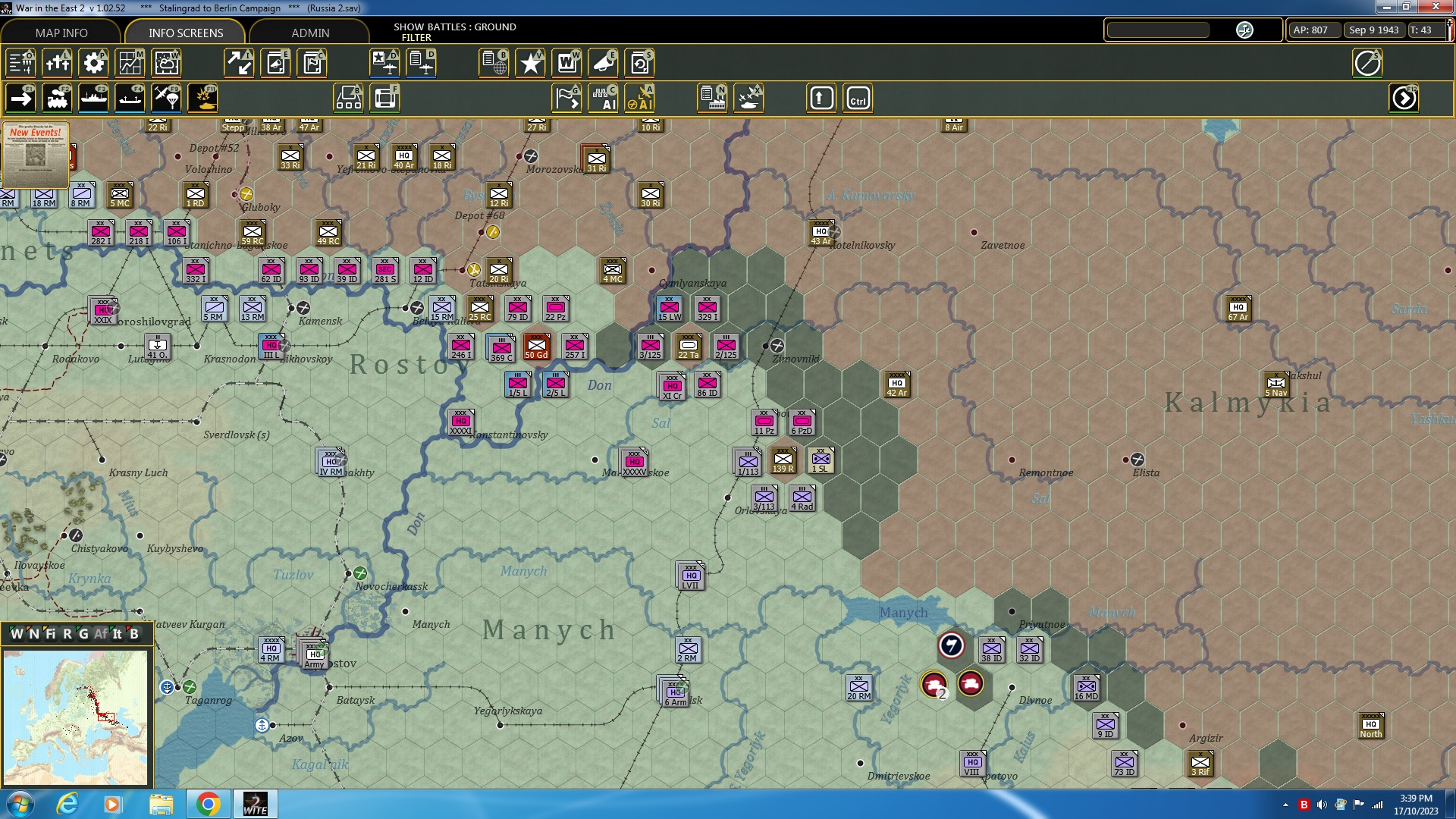The width and height of the screenshot is (1456, 819).
Task: Open the losses screen crosses icon
Action: [x=58, y=63]
